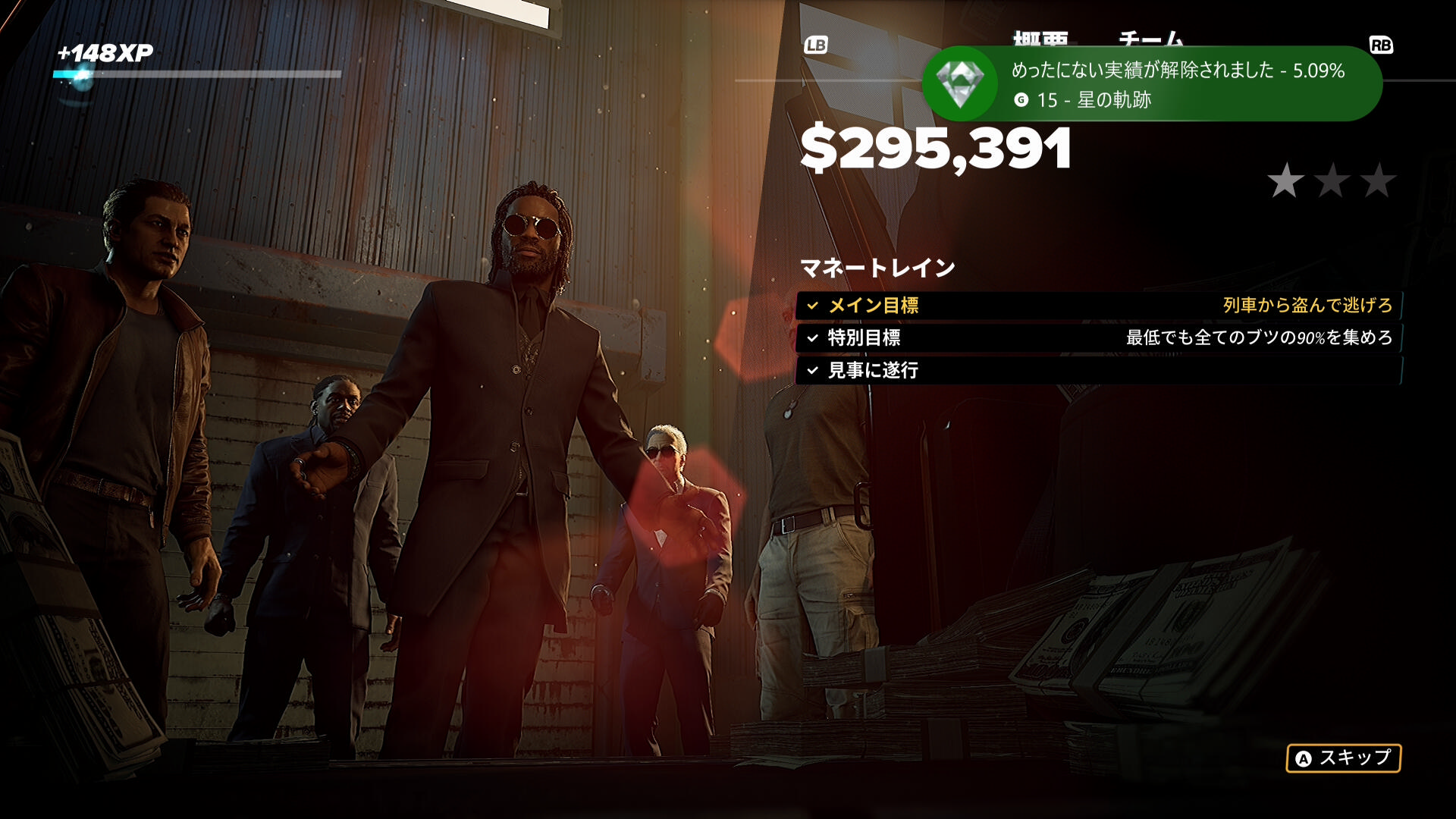
Task: Switch to the チーム tab
Action: coord(1150,38)
